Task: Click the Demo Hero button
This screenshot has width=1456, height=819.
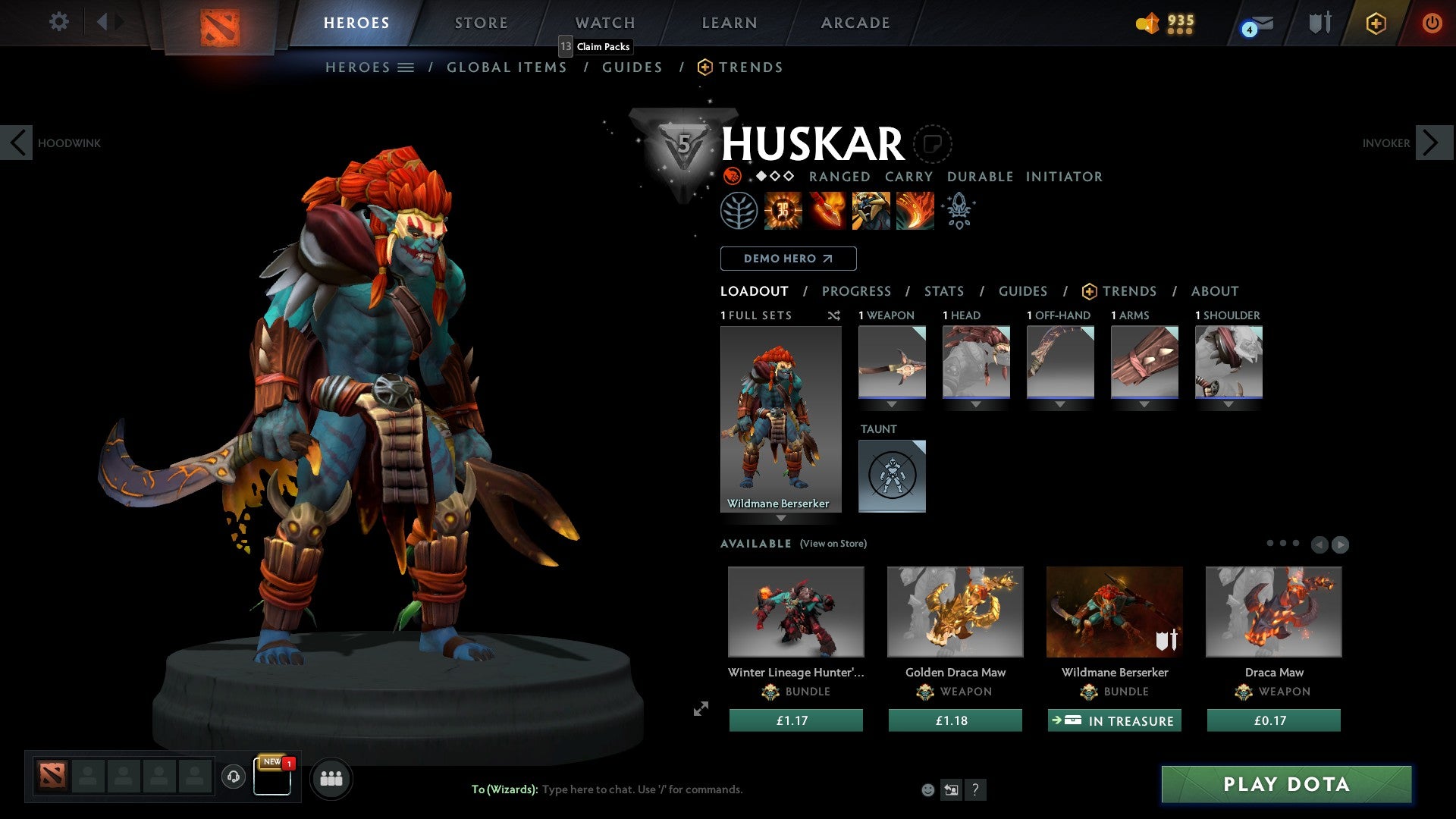Action: pyautogui.click(x=788, y=259)
